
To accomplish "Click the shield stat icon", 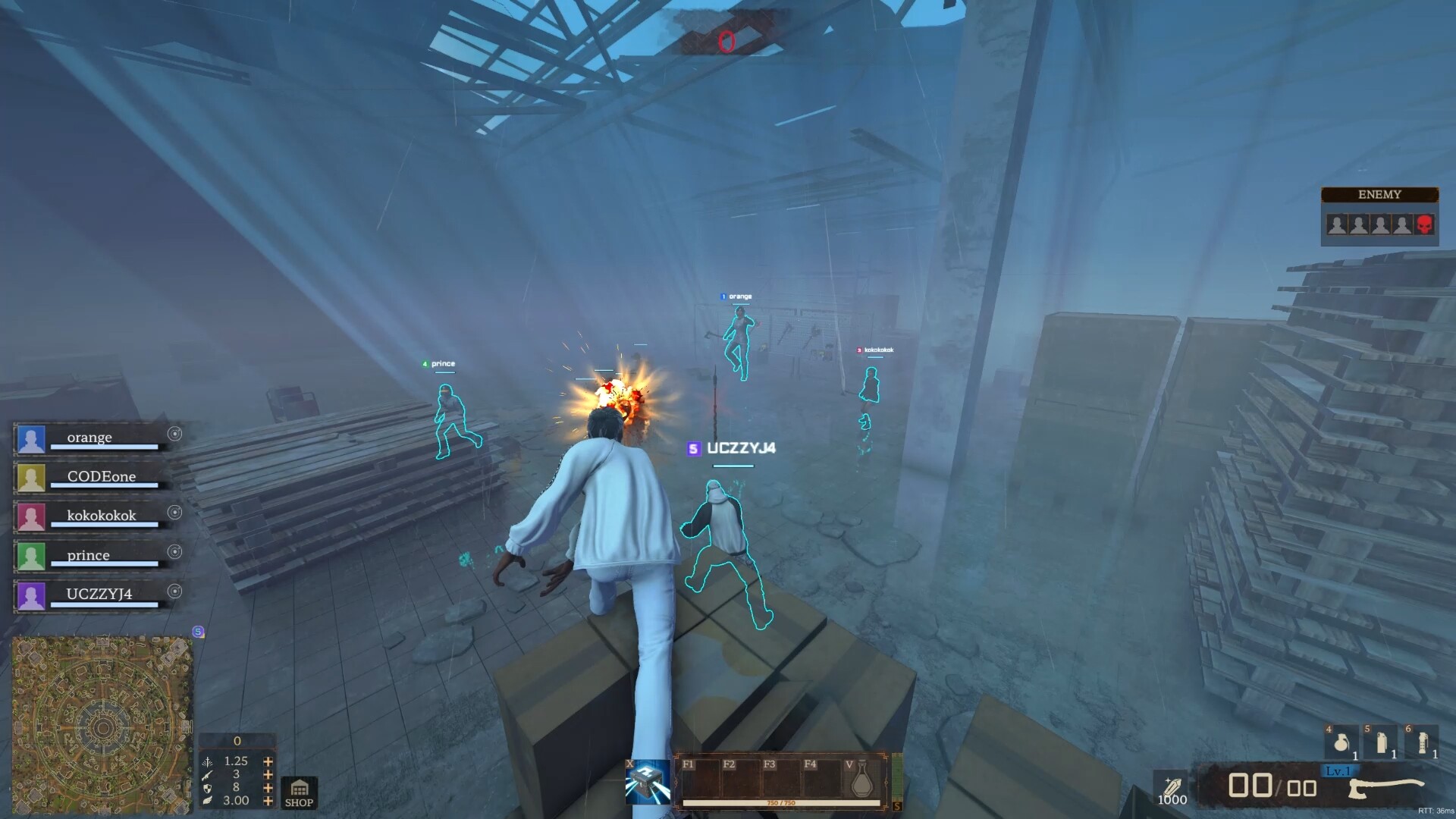I will click(x=206, y=789).
